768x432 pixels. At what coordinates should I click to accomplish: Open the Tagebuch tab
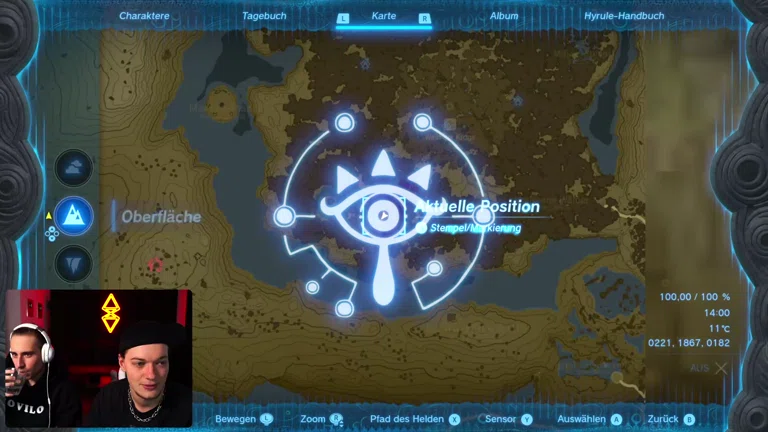pos(264,16)
